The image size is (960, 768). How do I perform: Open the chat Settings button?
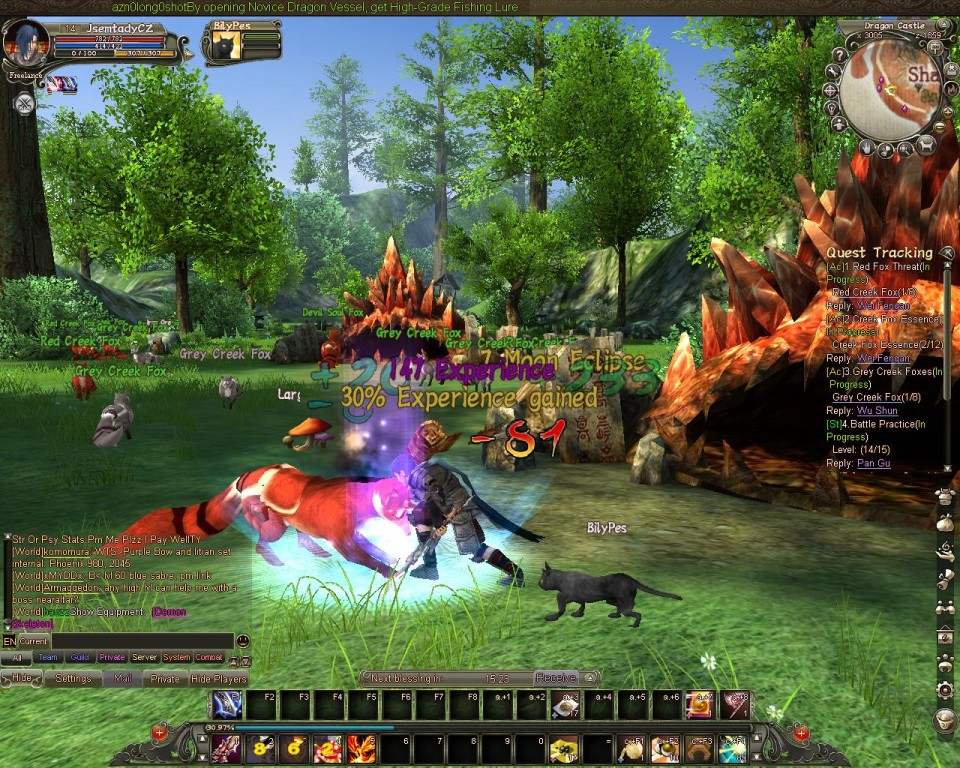tap(73, 678)
